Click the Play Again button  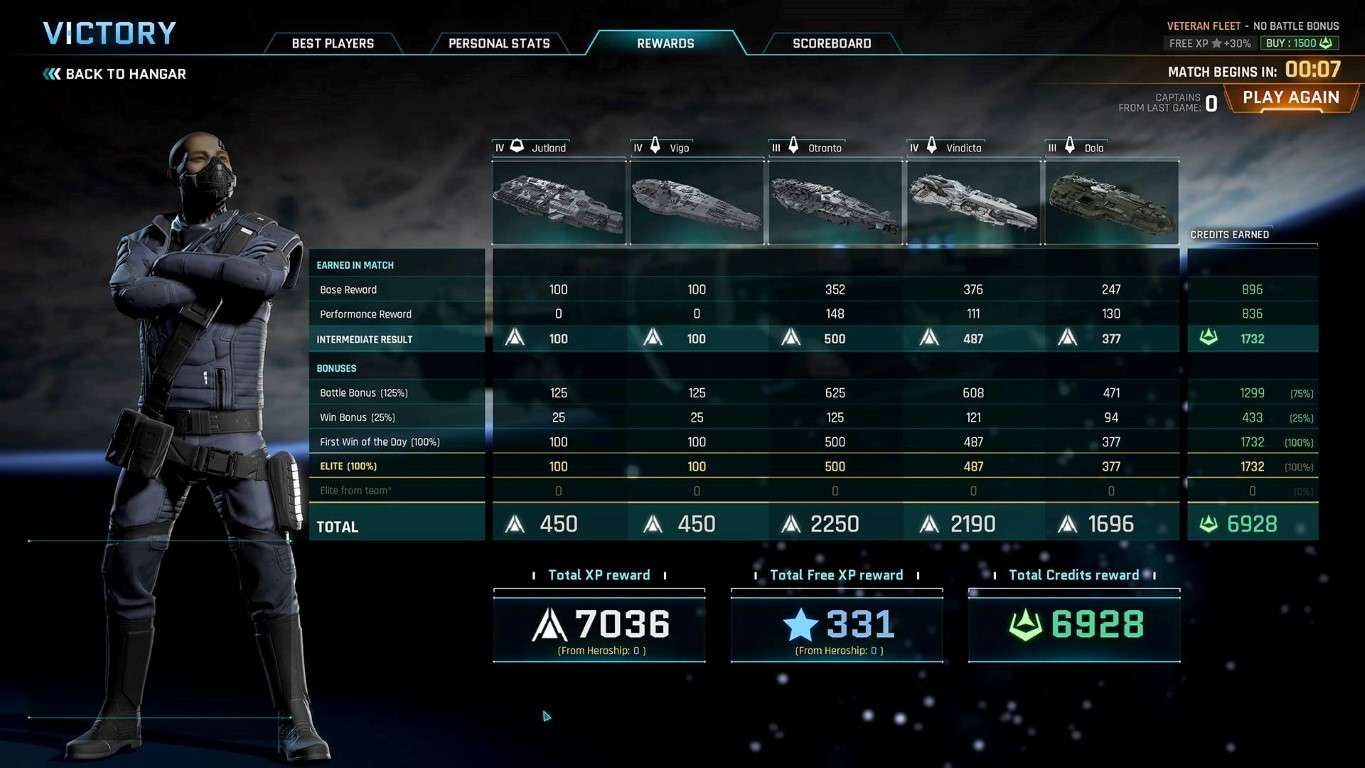pos(1290,98)
